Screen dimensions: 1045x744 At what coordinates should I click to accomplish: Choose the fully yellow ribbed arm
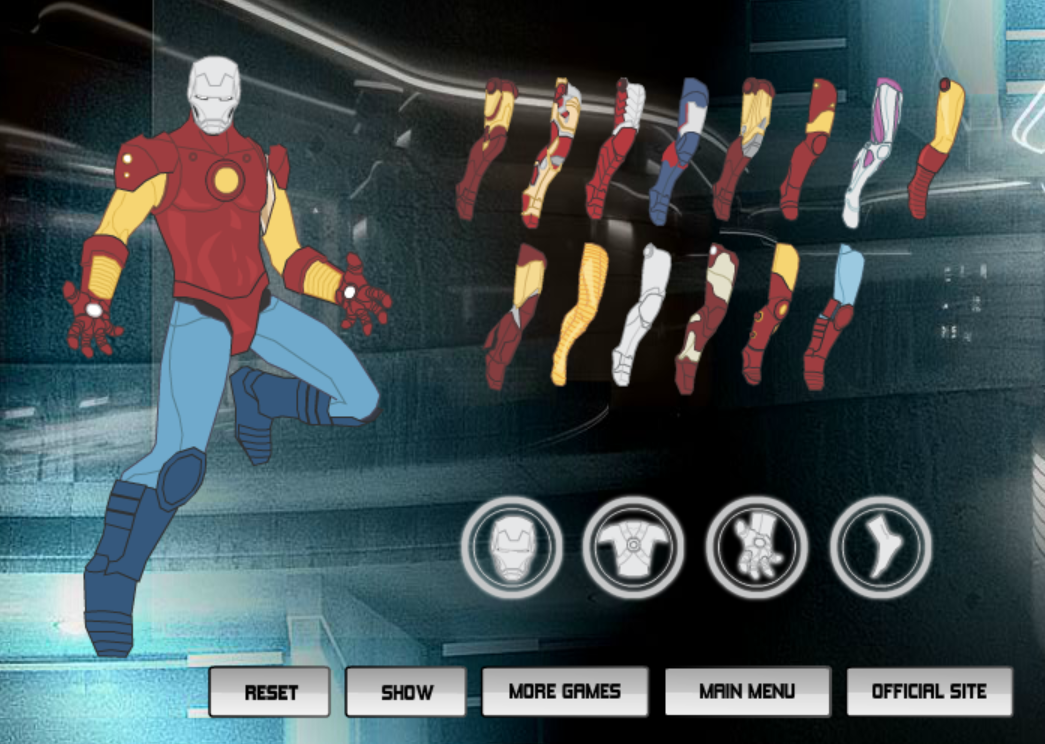tap(579, 314)
